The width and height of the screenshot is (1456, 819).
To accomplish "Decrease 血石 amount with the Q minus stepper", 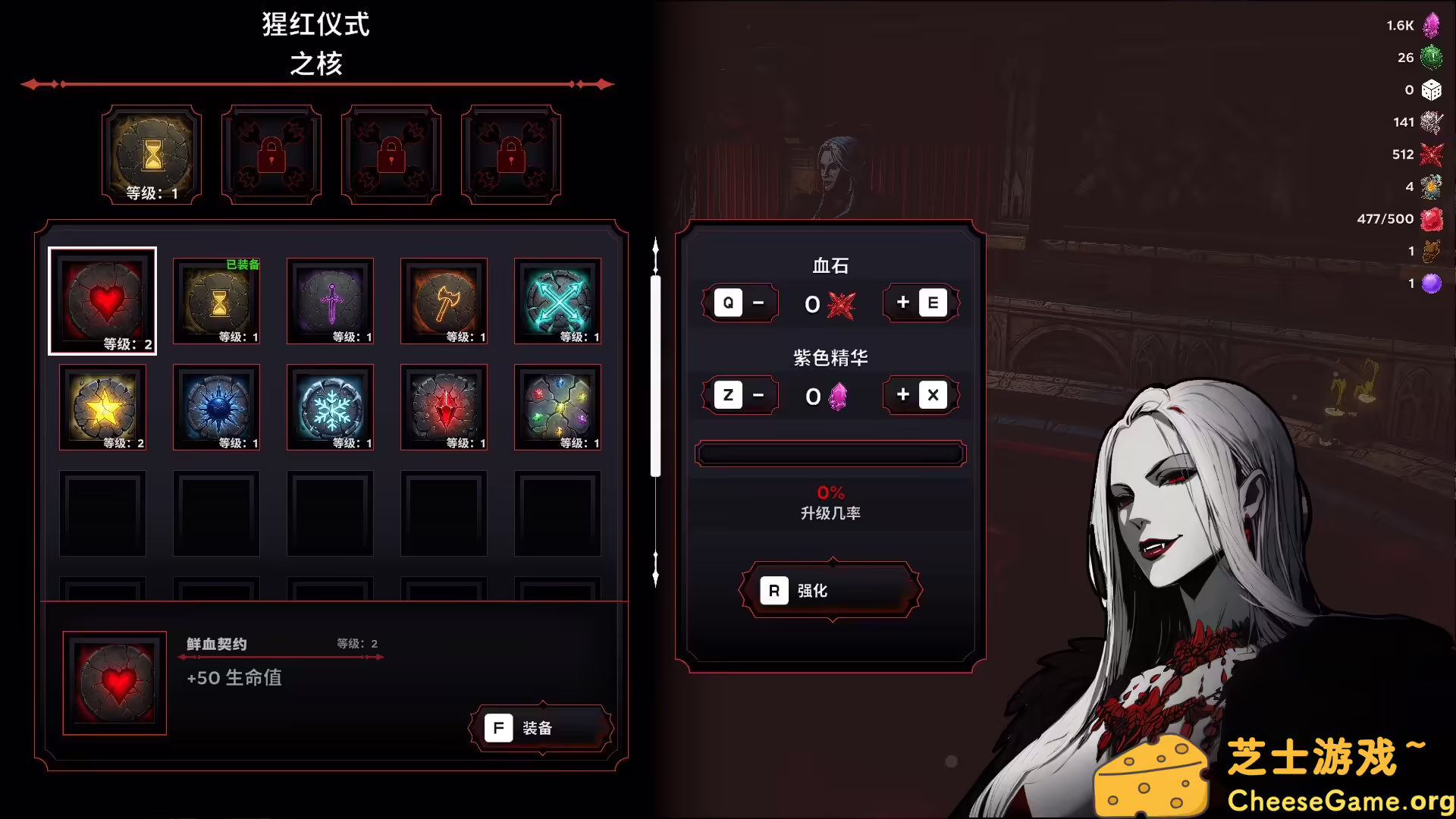I will click(x=740, y=303).
